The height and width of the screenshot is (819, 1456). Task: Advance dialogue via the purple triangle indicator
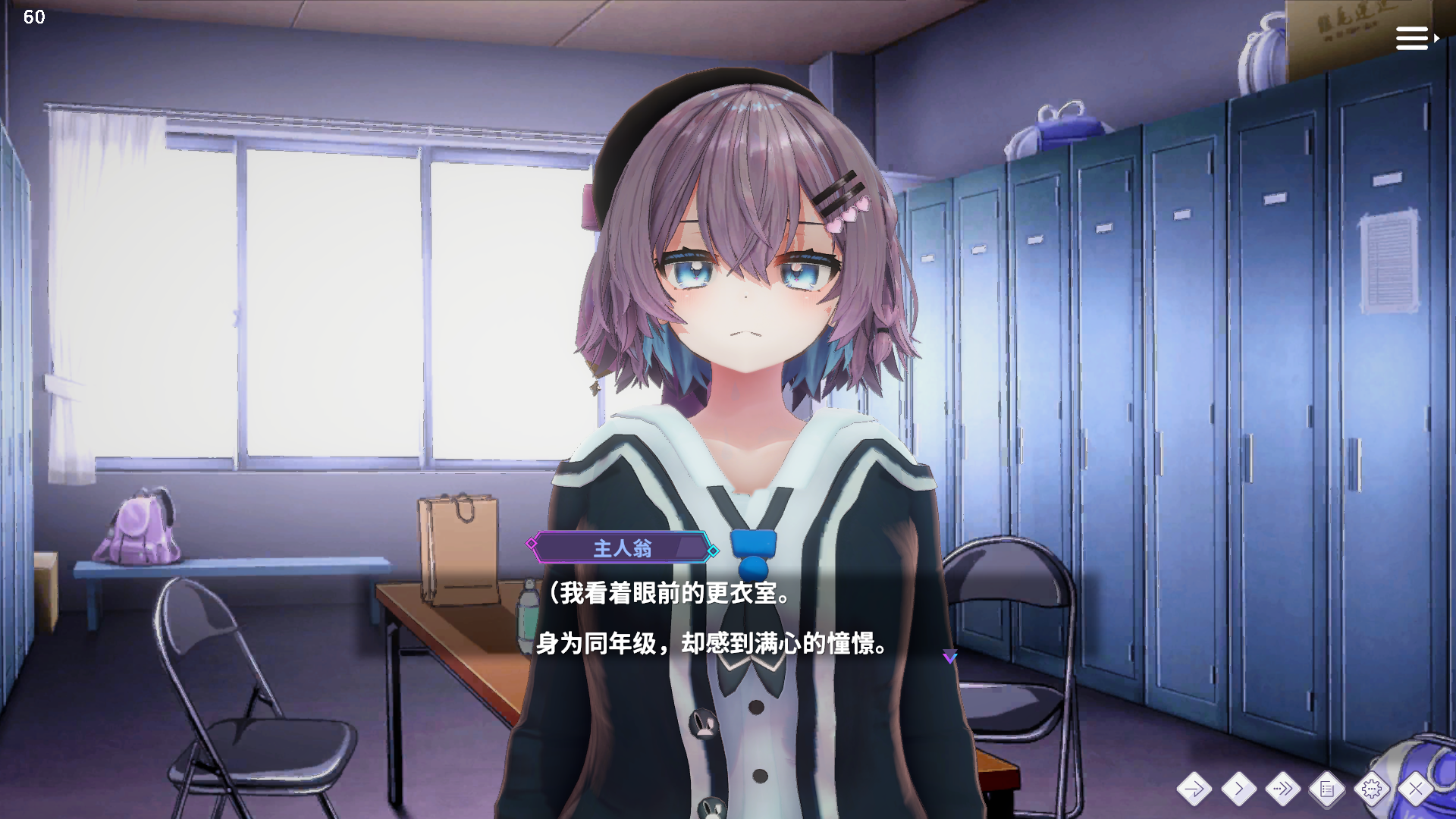coord(949,657)
